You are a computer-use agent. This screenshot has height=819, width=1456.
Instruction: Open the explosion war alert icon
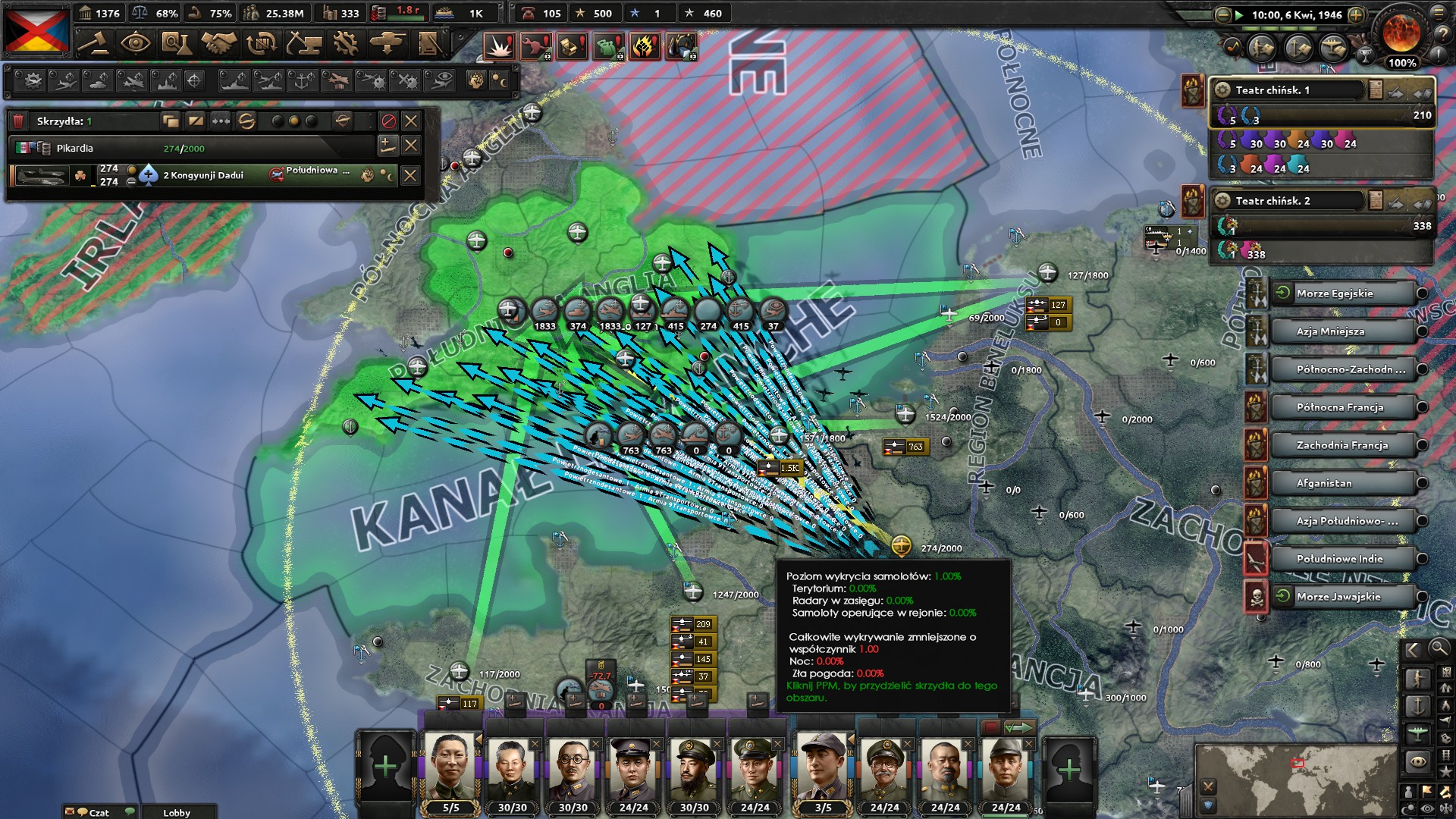click(x=501, y=45)
